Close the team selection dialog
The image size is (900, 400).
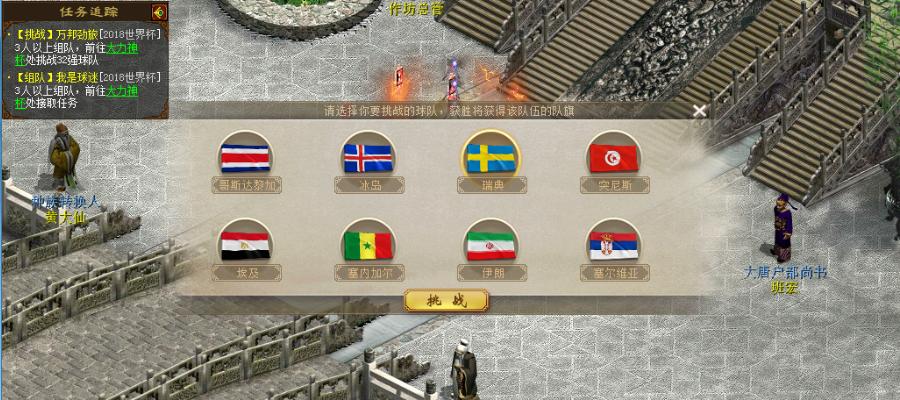tap(700, 111)
